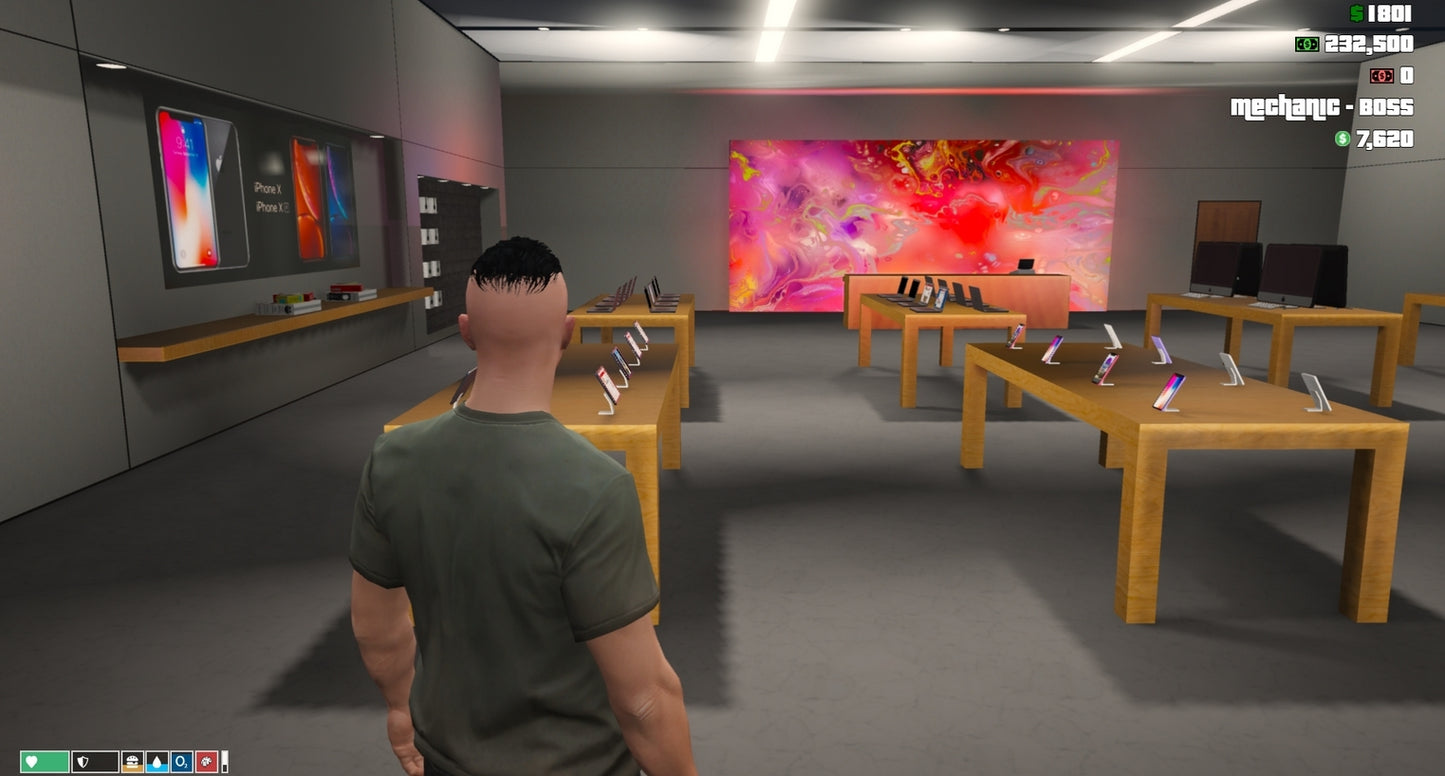Click the green dollar bill bank icon

[1306, 44]
